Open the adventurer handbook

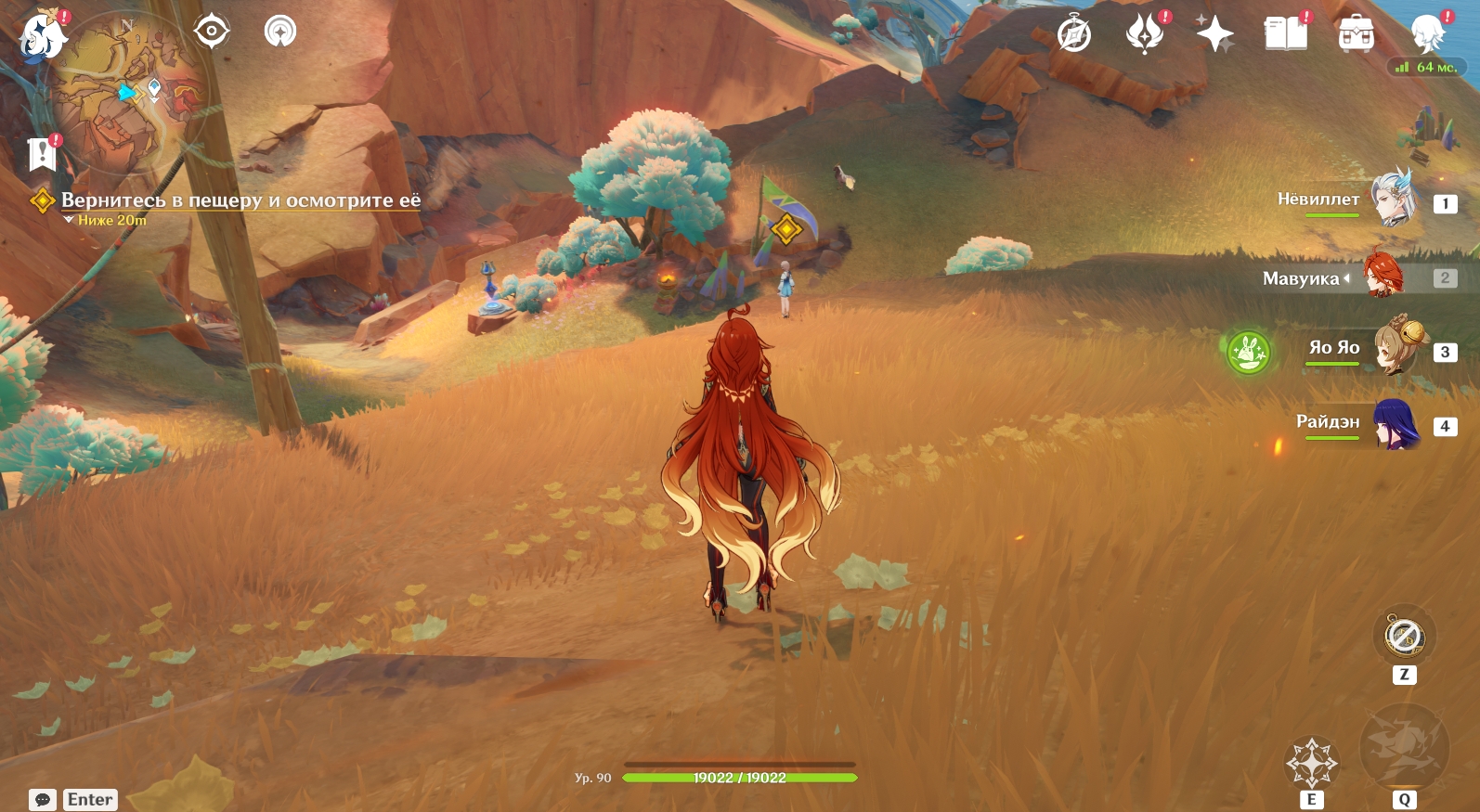point(1285,34)
